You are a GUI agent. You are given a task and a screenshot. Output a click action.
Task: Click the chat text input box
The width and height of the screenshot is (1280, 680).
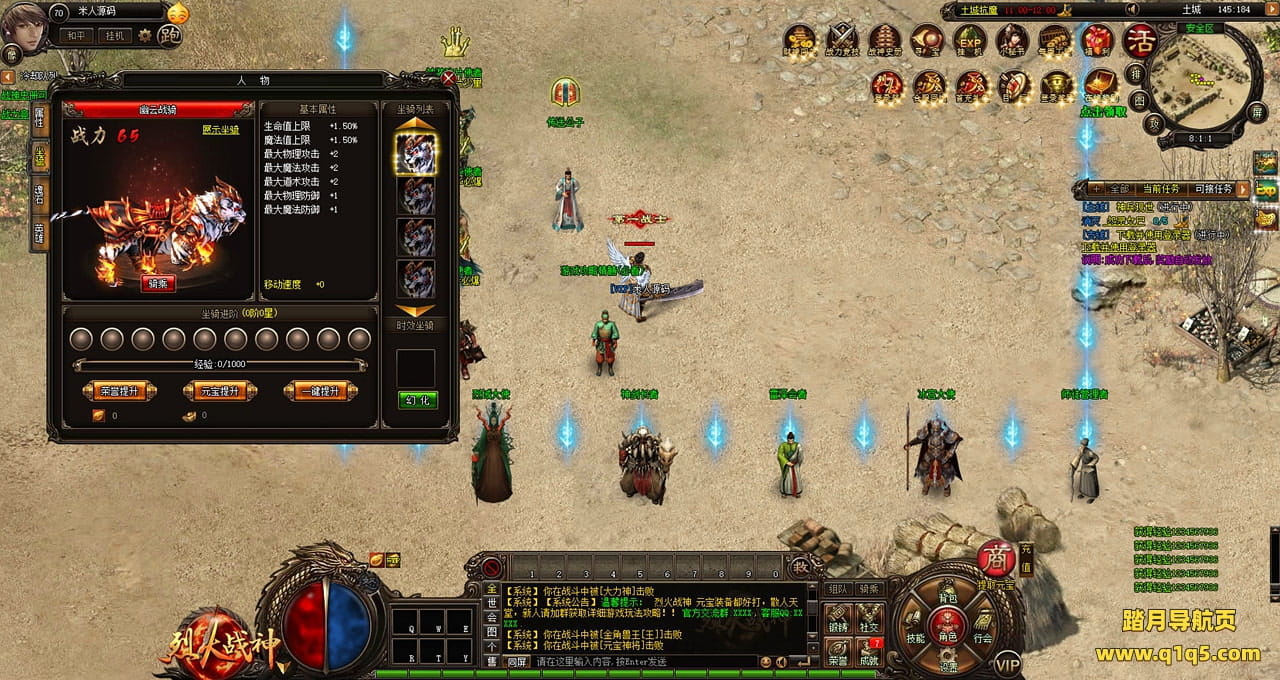(640, 662)
